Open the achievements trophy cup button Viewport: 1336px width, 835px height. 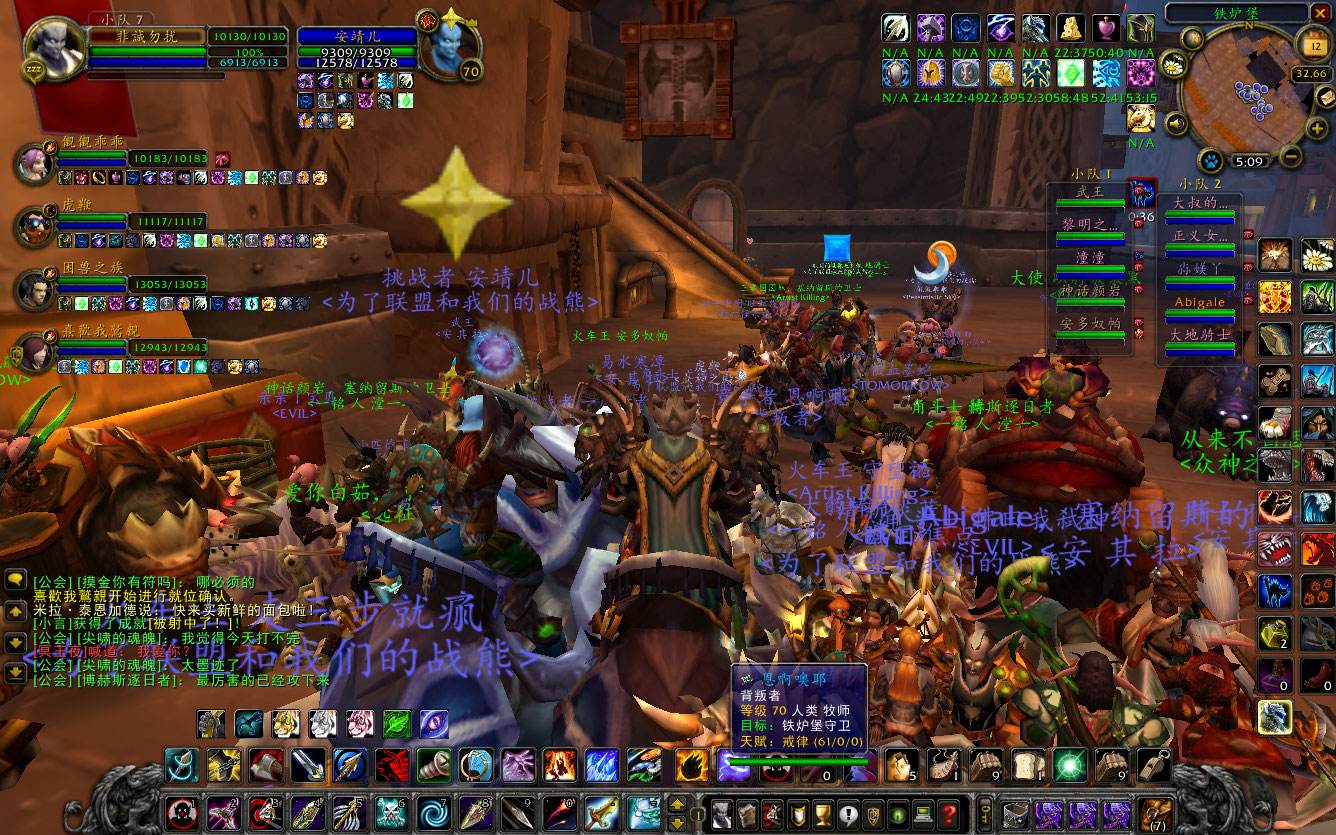pyautogui.click(x=822, y=812)
